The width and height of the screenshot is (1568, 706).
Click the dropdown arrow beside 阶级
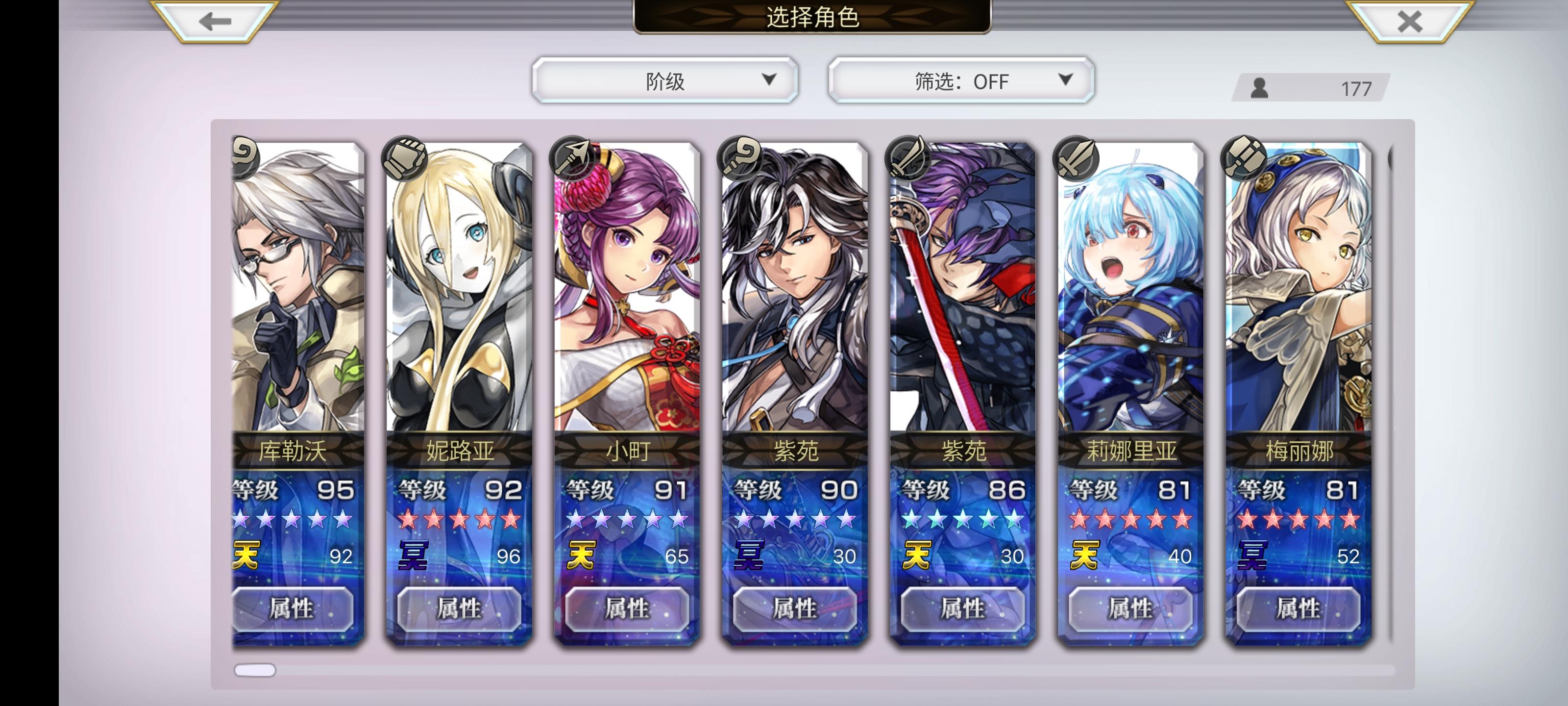(x=772, y=79)
